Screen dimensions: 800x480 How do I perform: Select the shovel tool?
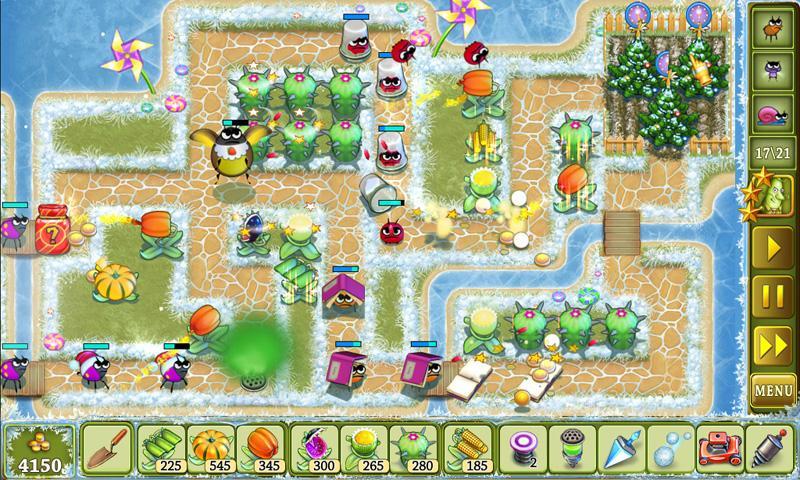click(x=105, y=448)
